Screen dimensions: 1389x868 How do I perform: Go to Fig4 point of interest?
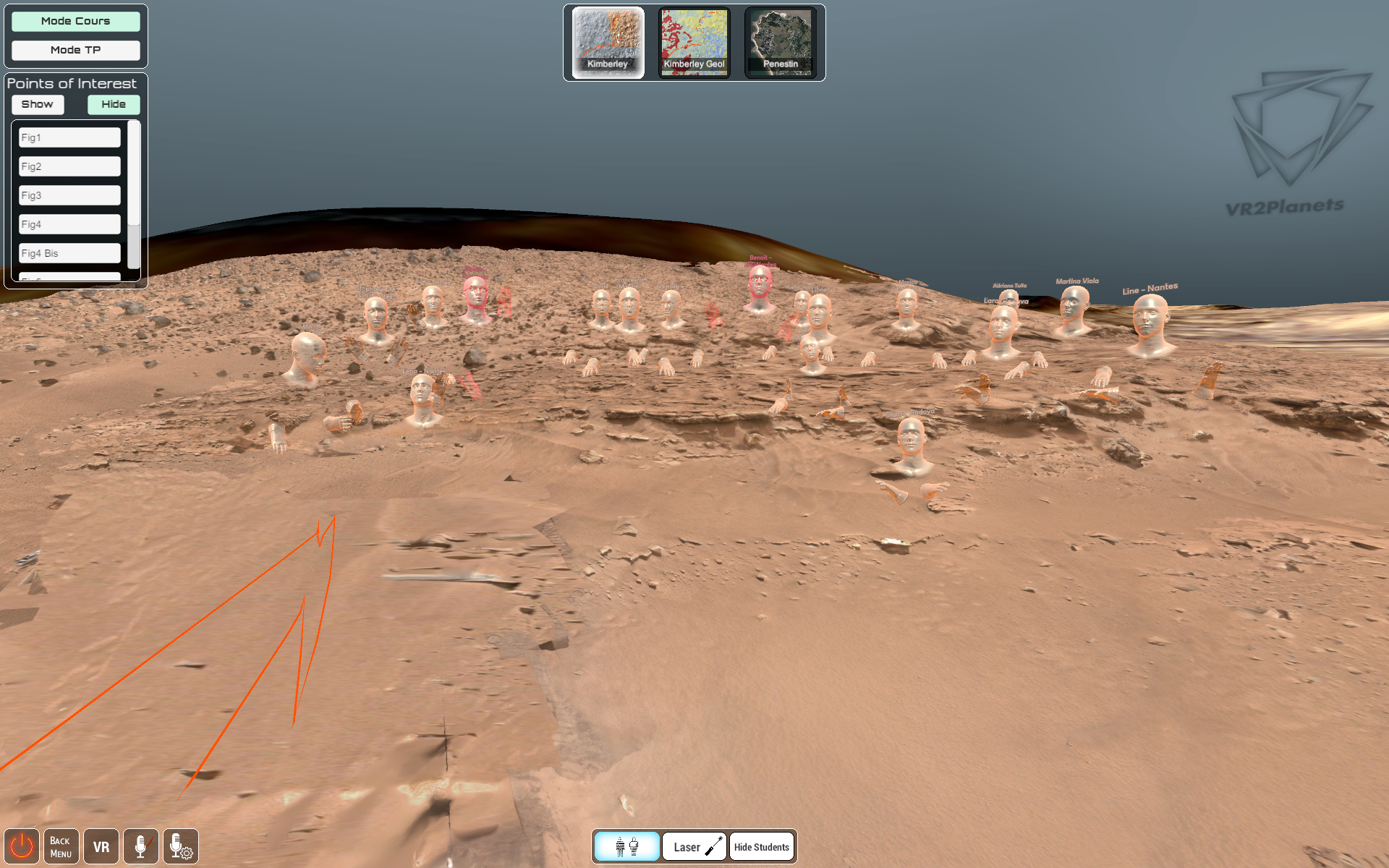point(69,224)
